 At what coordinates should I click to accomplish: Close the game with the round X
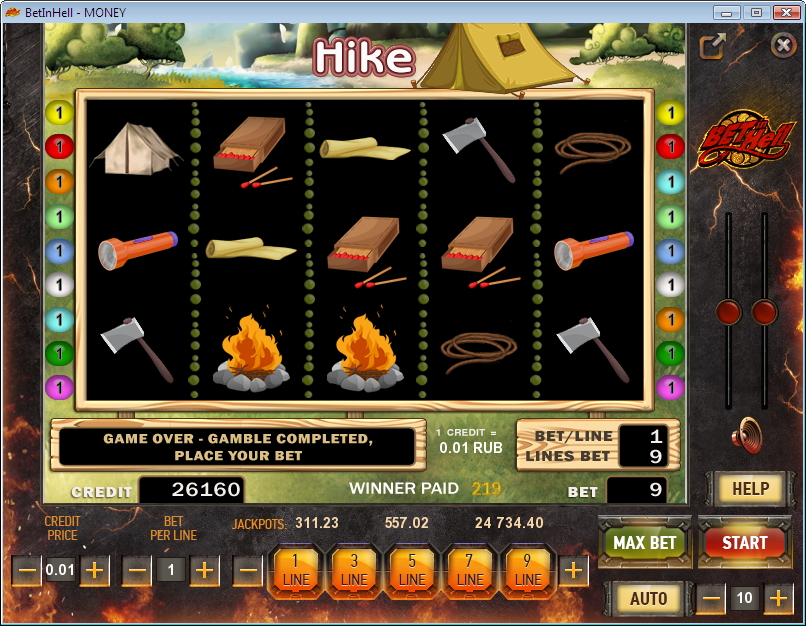tap(783, 45)
